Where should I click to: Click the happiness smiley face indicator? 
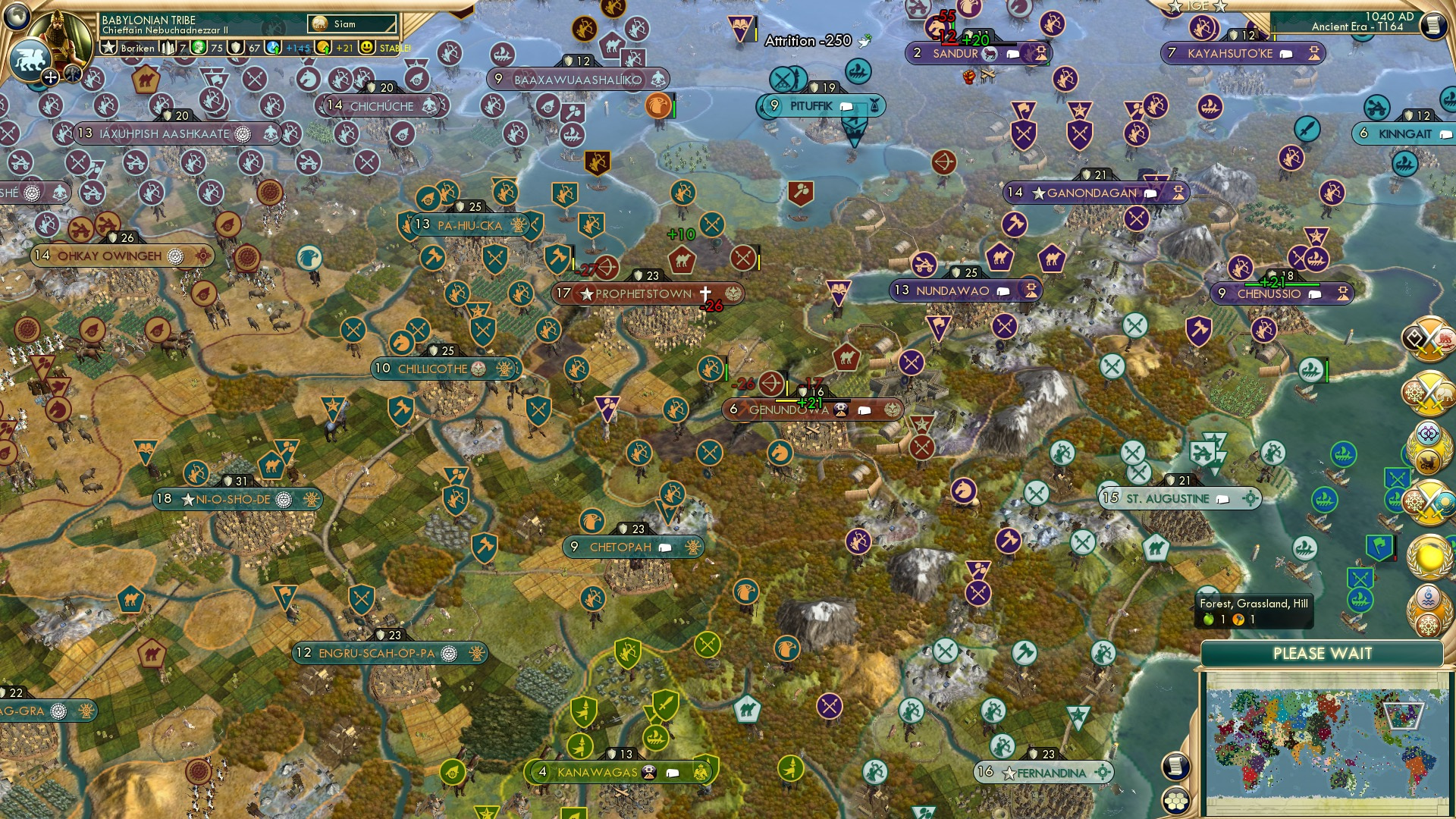(x=367, y=47)
